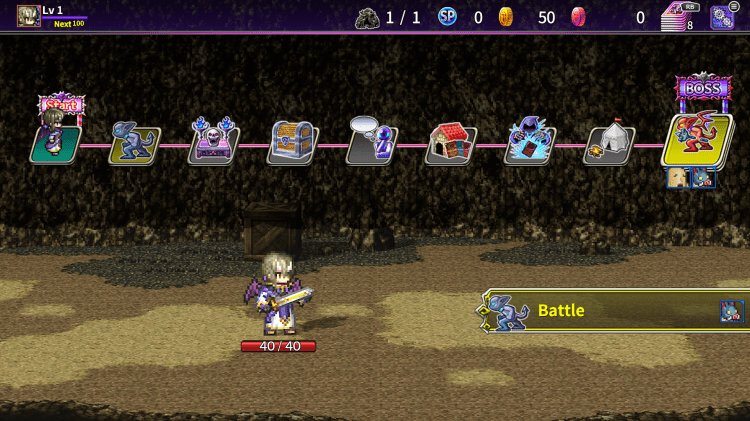Image resolution: width=750 pixels, height=421 pixels.
Task: Select the skull altar node
Action: (x=214, y=144)
